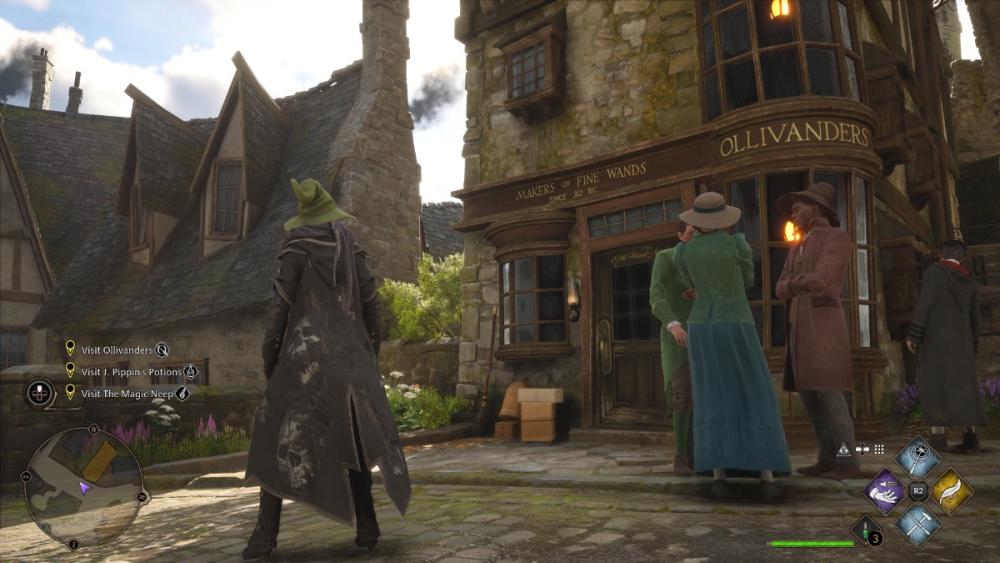Select the Reparo crossed tools spell
The image size is (1000, 563).
(917, 523)
